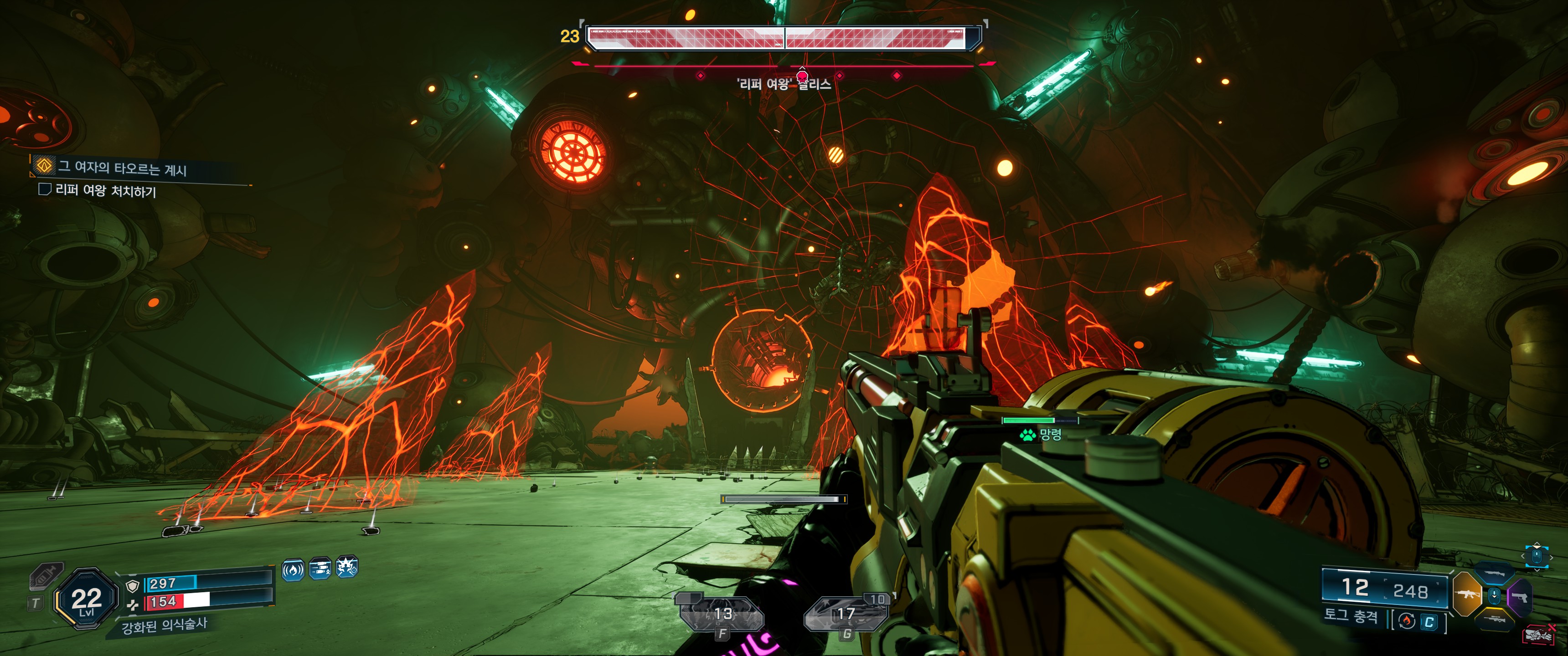Click the '리퍼 여왕 처치하기' objective checkbox
The image size is (1568, 656).
[x=44, y=189]
